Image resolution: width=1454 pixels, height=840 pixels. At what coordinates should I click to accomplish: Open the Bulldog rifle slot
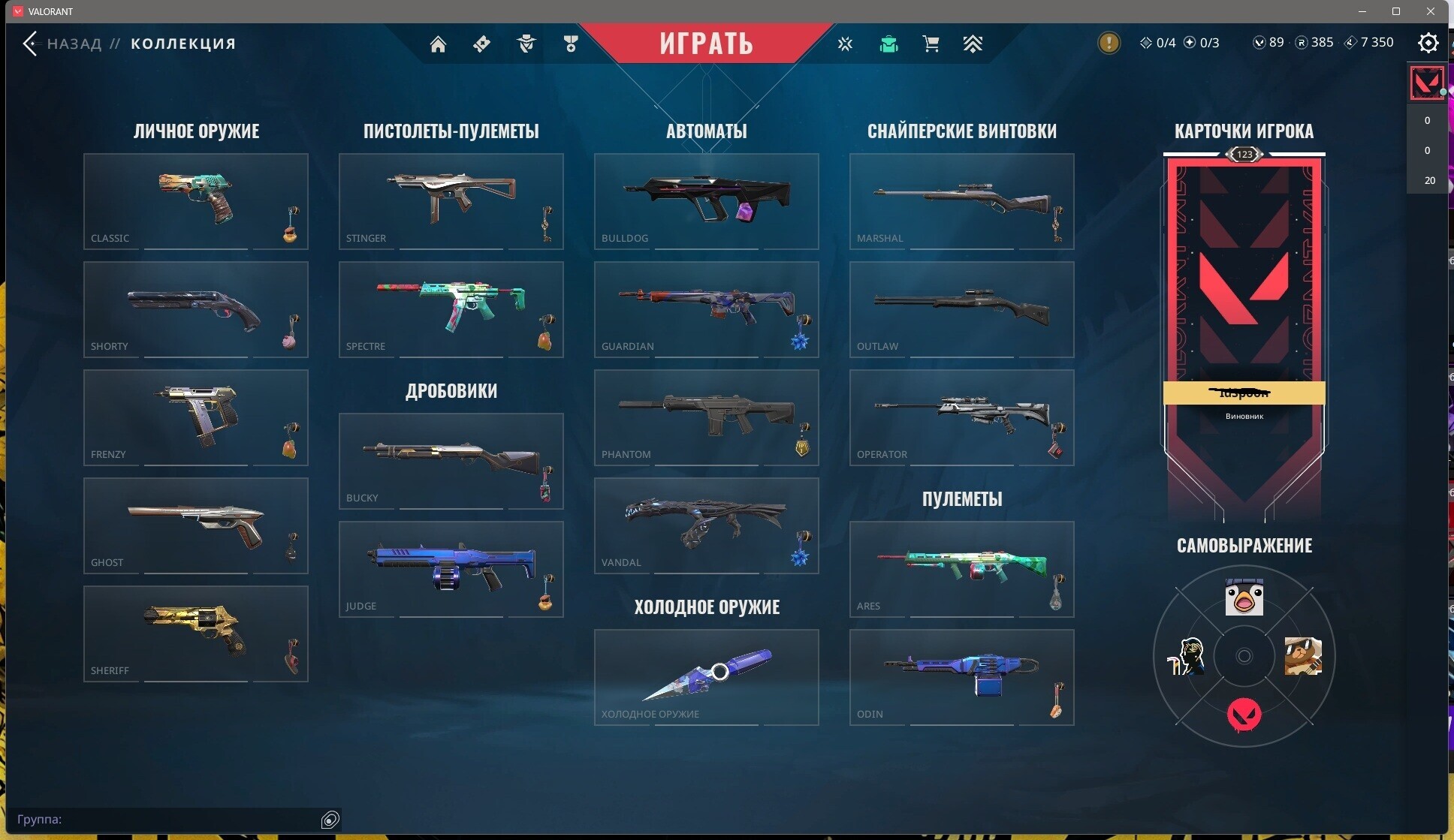[x=706, y=200]
